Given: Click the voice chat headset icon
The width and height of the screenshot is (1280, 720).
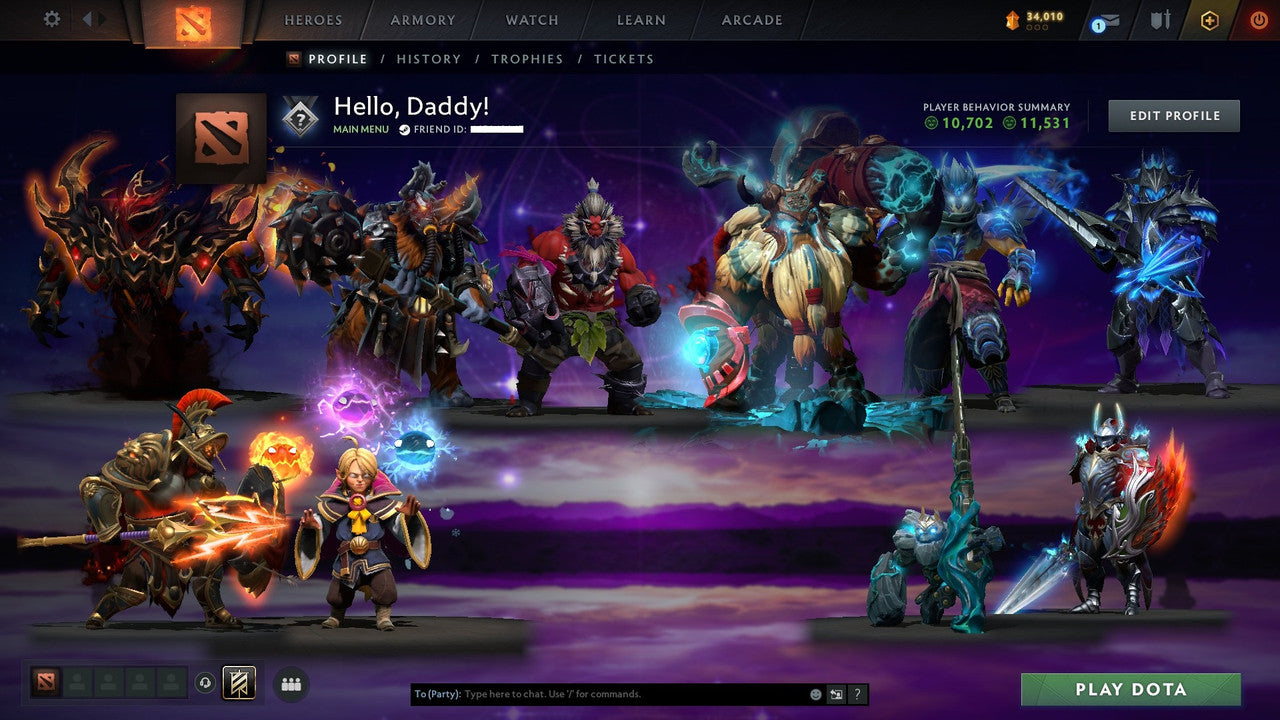Looking at the screenshot, I should [x=206, y=683].
